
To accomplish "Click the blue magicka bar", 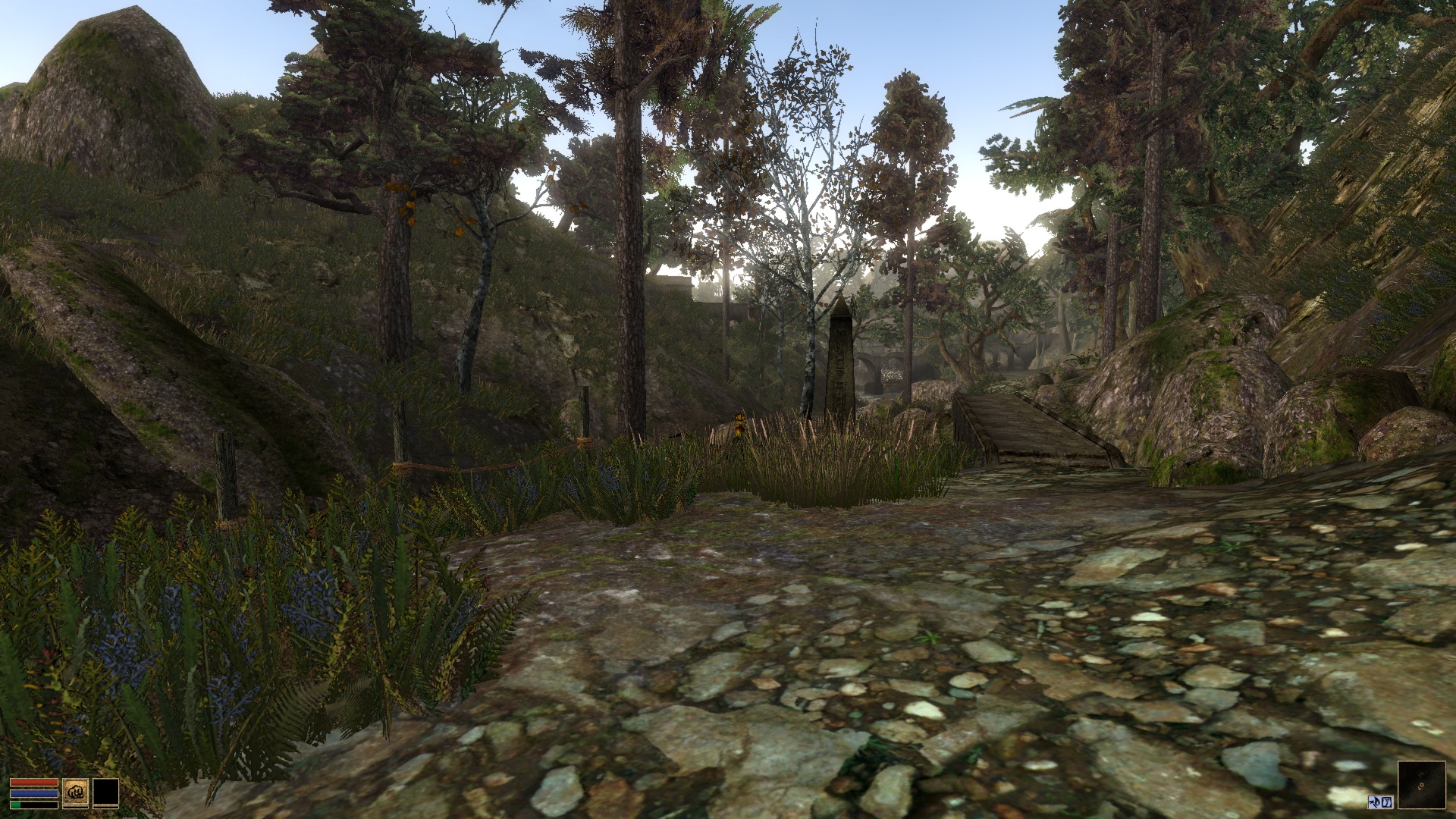I will pyautogui.click(x=34, y=793).
